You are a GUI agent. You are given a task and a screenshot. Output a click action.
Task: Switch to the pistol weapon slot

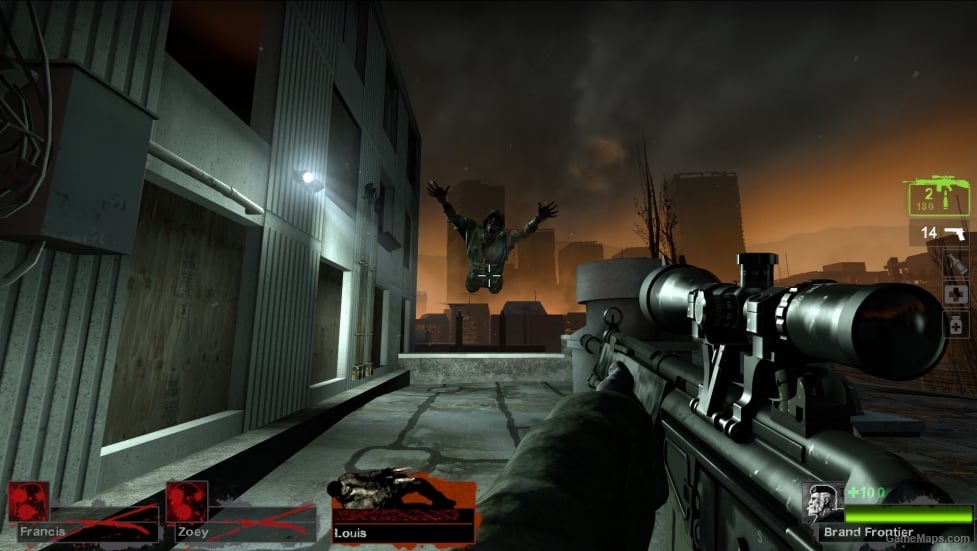941,233
